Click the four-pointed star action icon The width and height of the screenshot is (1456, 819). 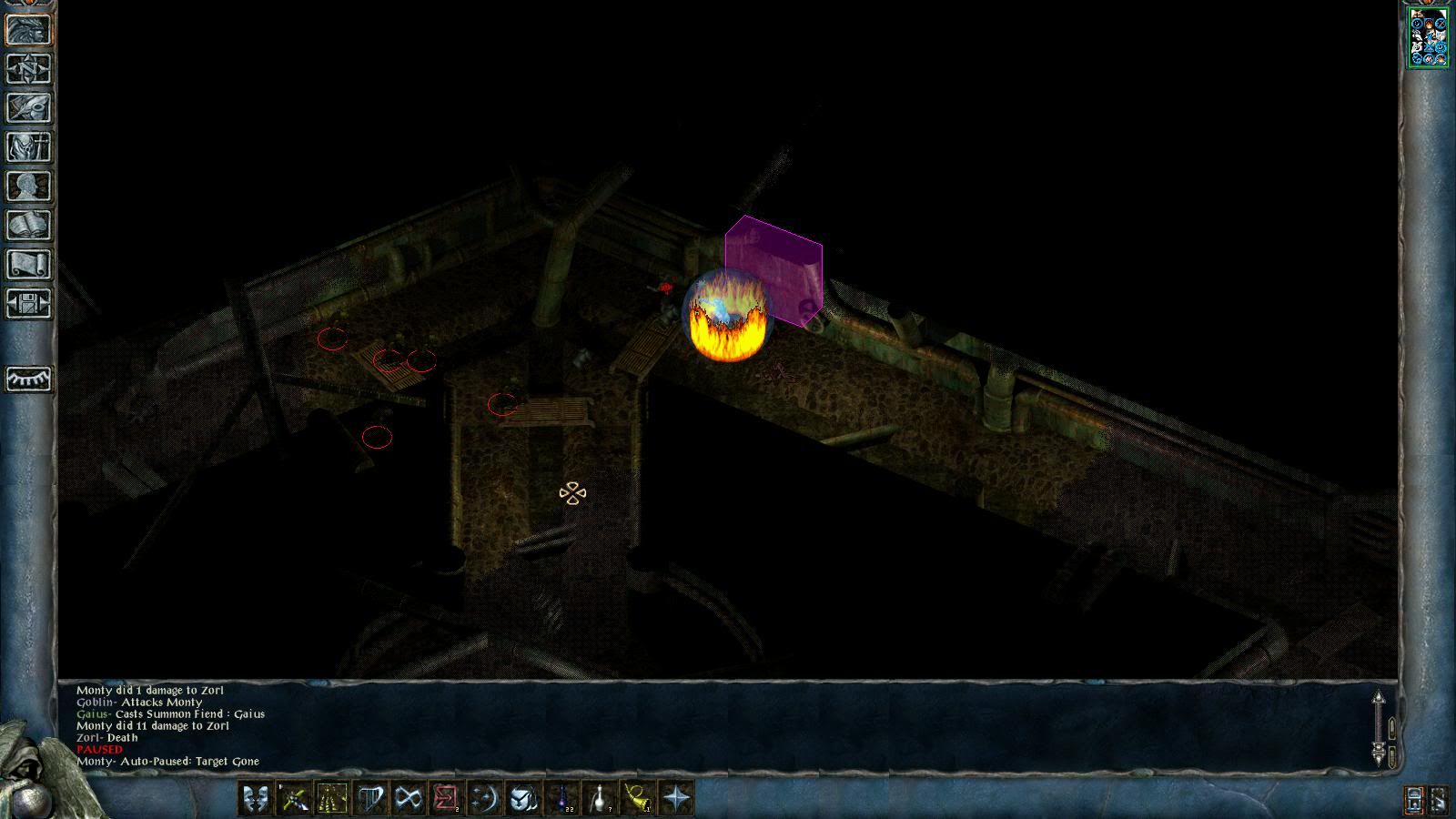click(x=676, y=799)
